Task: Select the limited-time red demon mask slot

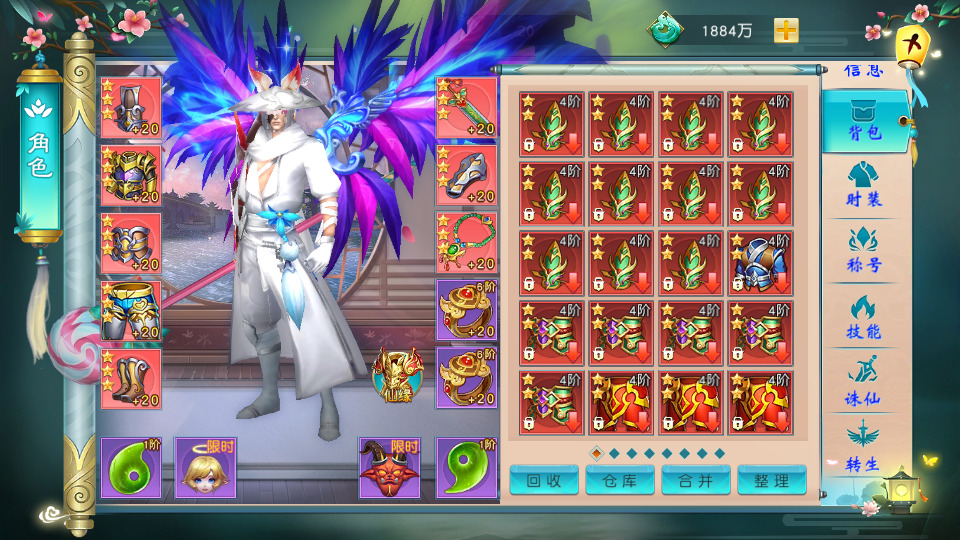Action: 391,467
